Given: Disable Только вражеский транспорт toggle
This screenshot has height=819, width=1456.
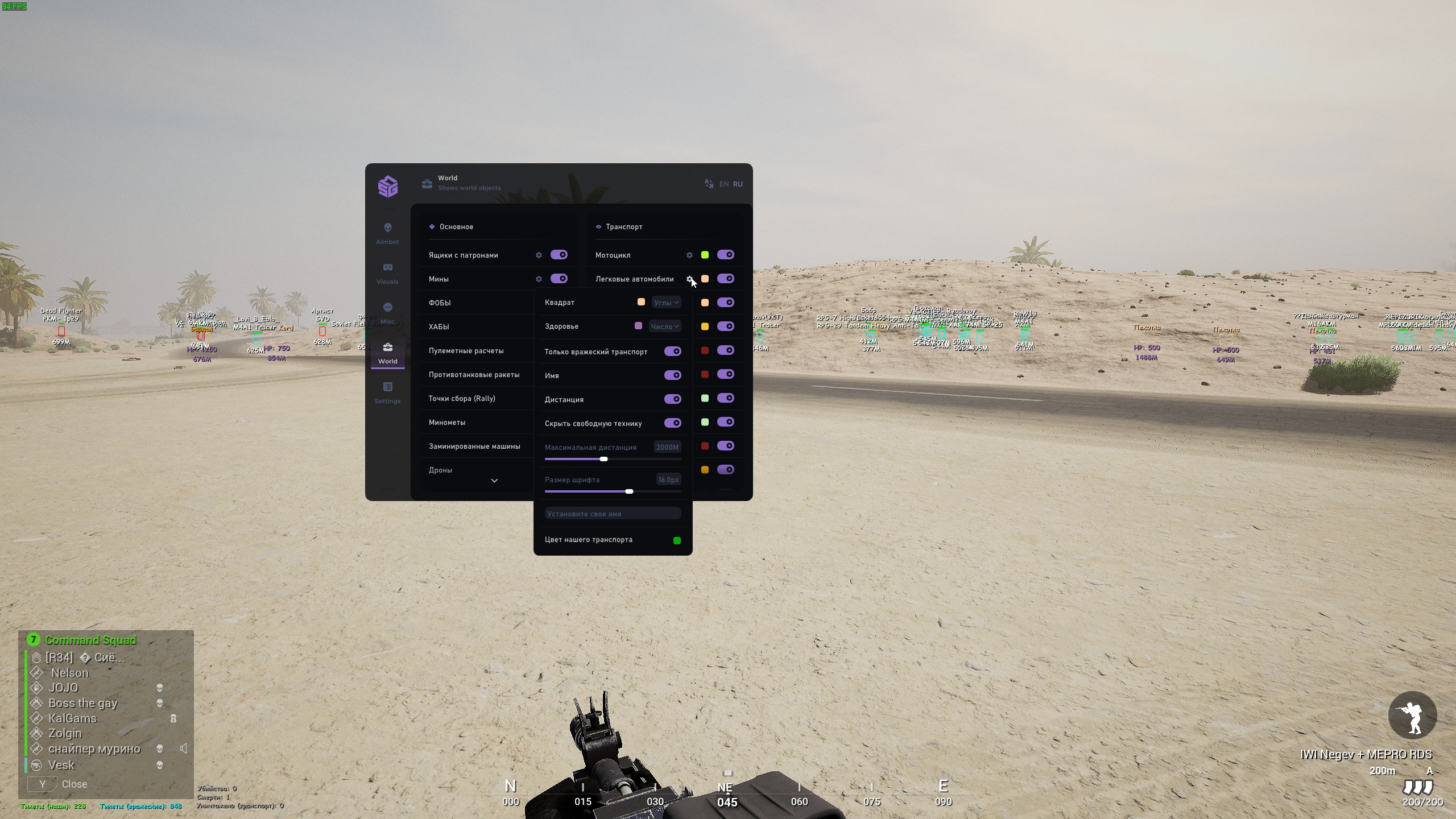Looking at the screenshot, I should coord(672,351).
